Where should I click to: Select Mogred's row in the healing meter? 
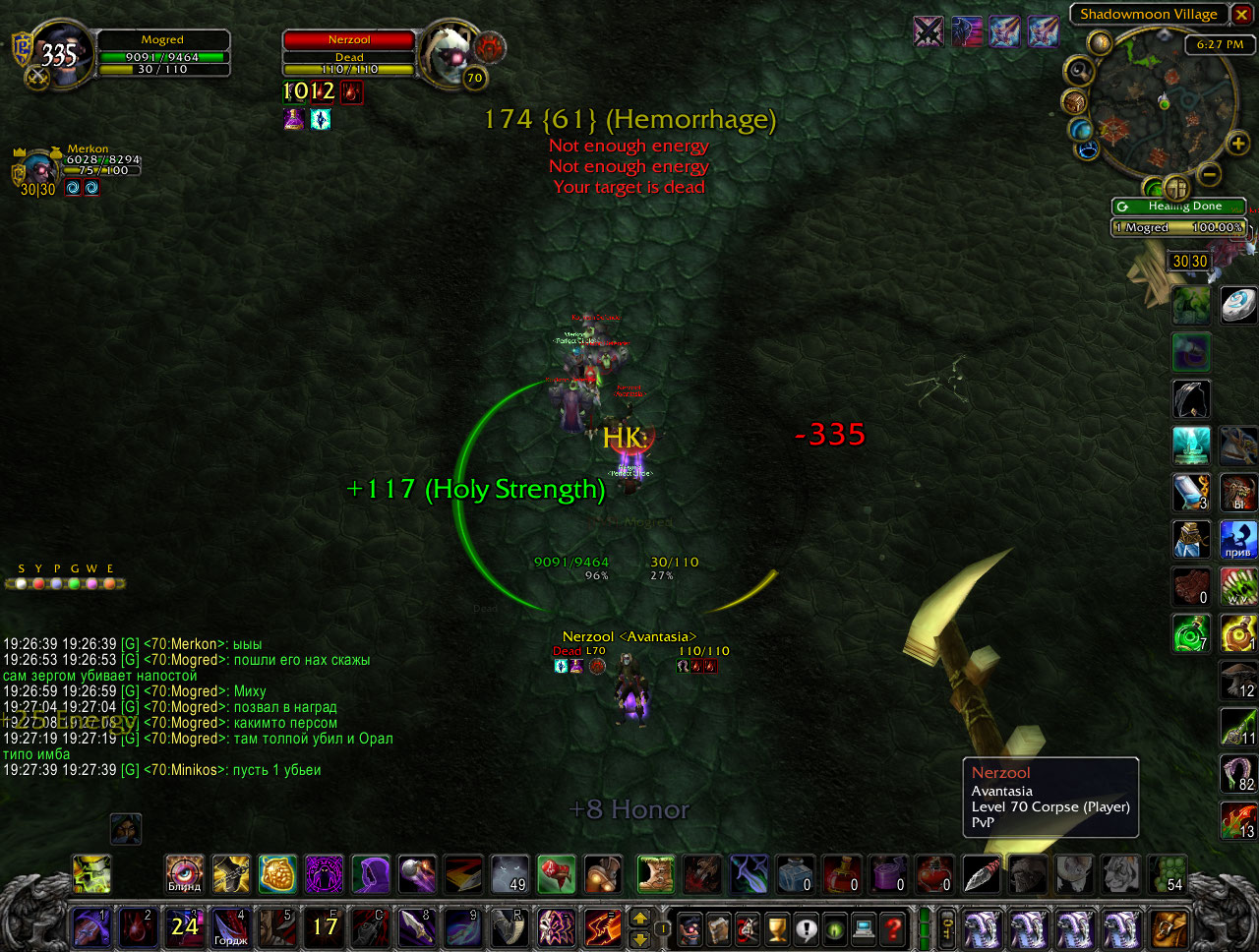[x=1178, y=227]
